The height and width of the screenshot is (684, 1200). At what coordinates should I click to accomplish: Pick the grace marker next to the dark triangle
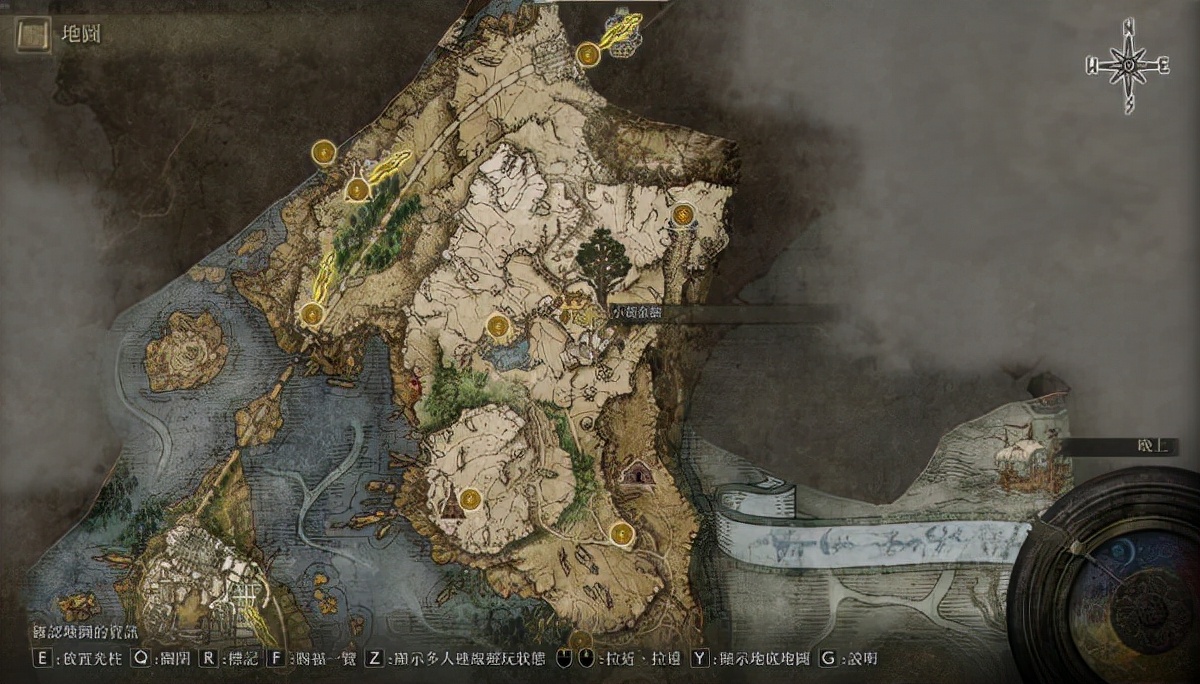tap(472, 497)
